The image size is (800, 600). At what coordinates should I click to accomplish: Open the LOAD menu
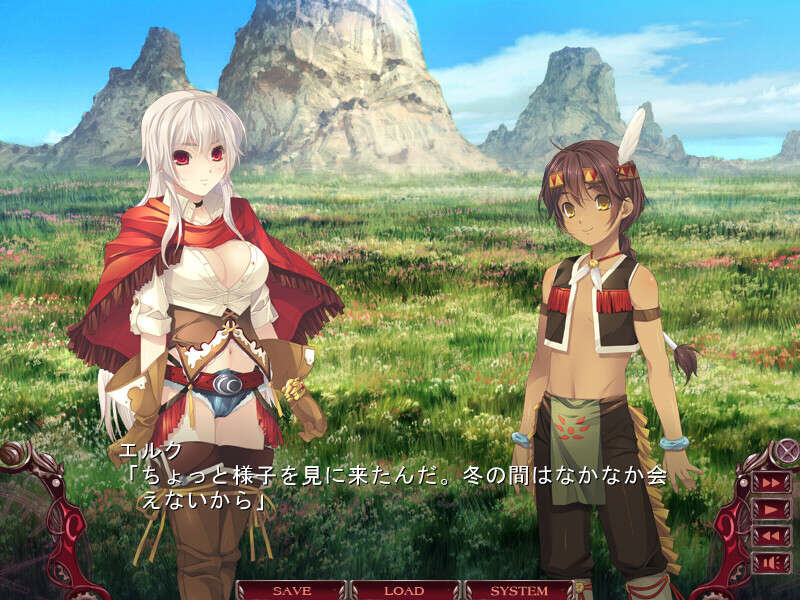click(x=404, y=590)
